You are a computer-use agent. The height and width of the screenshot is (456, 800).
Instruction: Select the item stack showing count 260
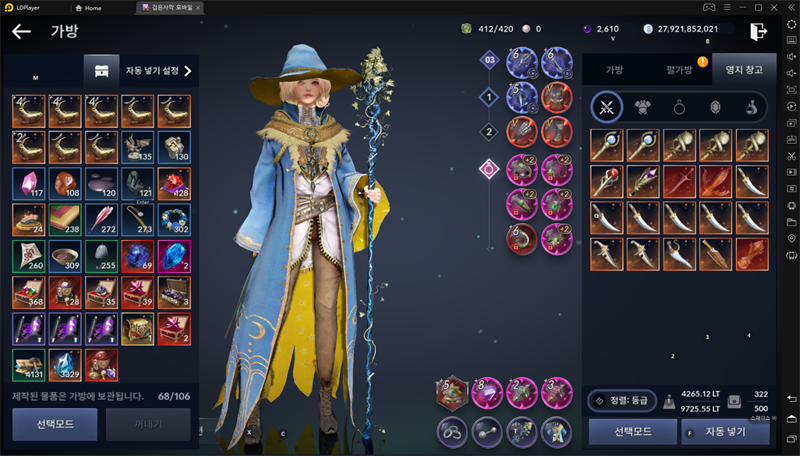pyautogui.click(x=27, y=255)
